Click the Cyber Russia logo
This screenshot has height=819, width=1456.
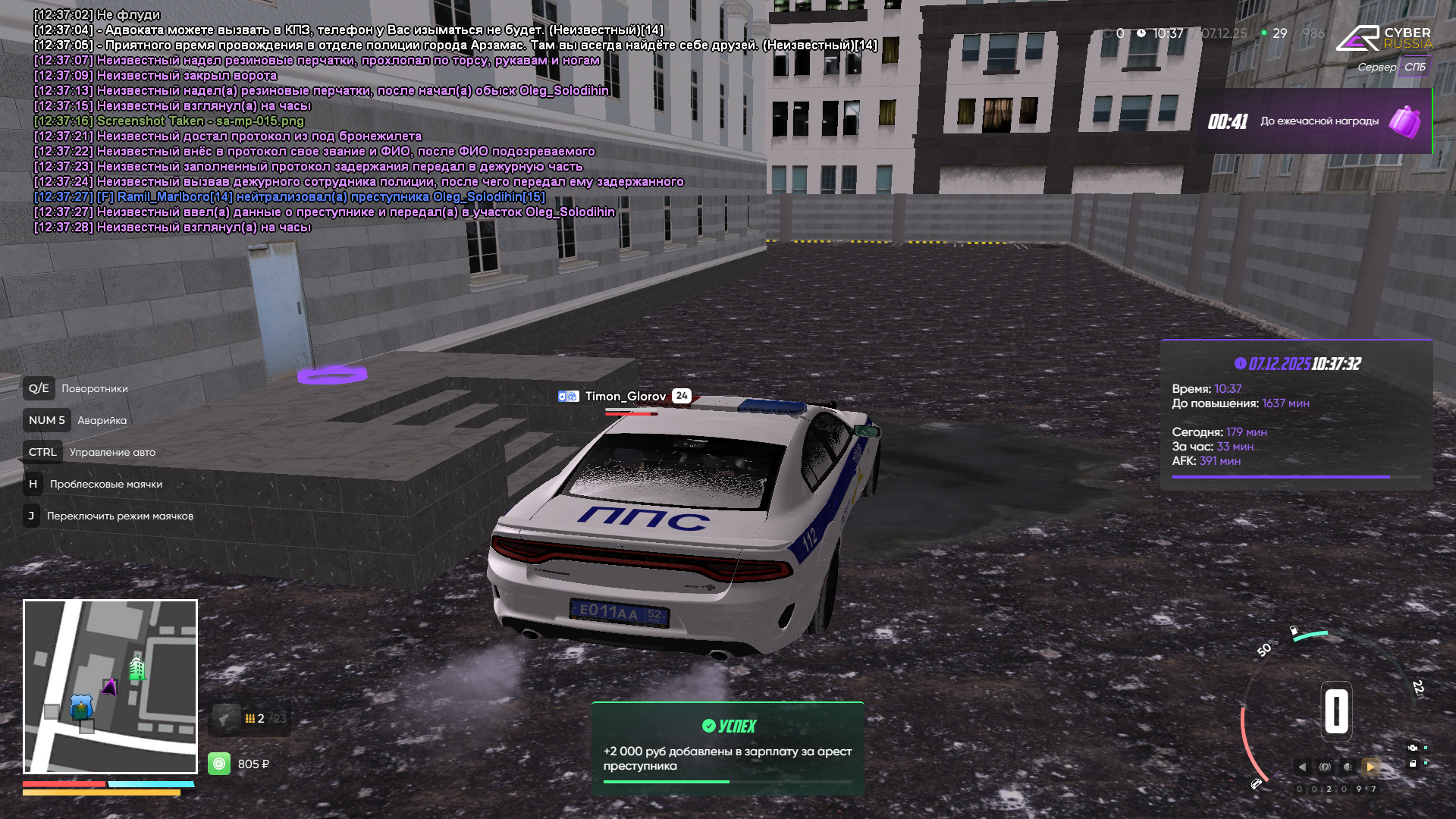coord(1383,38)
